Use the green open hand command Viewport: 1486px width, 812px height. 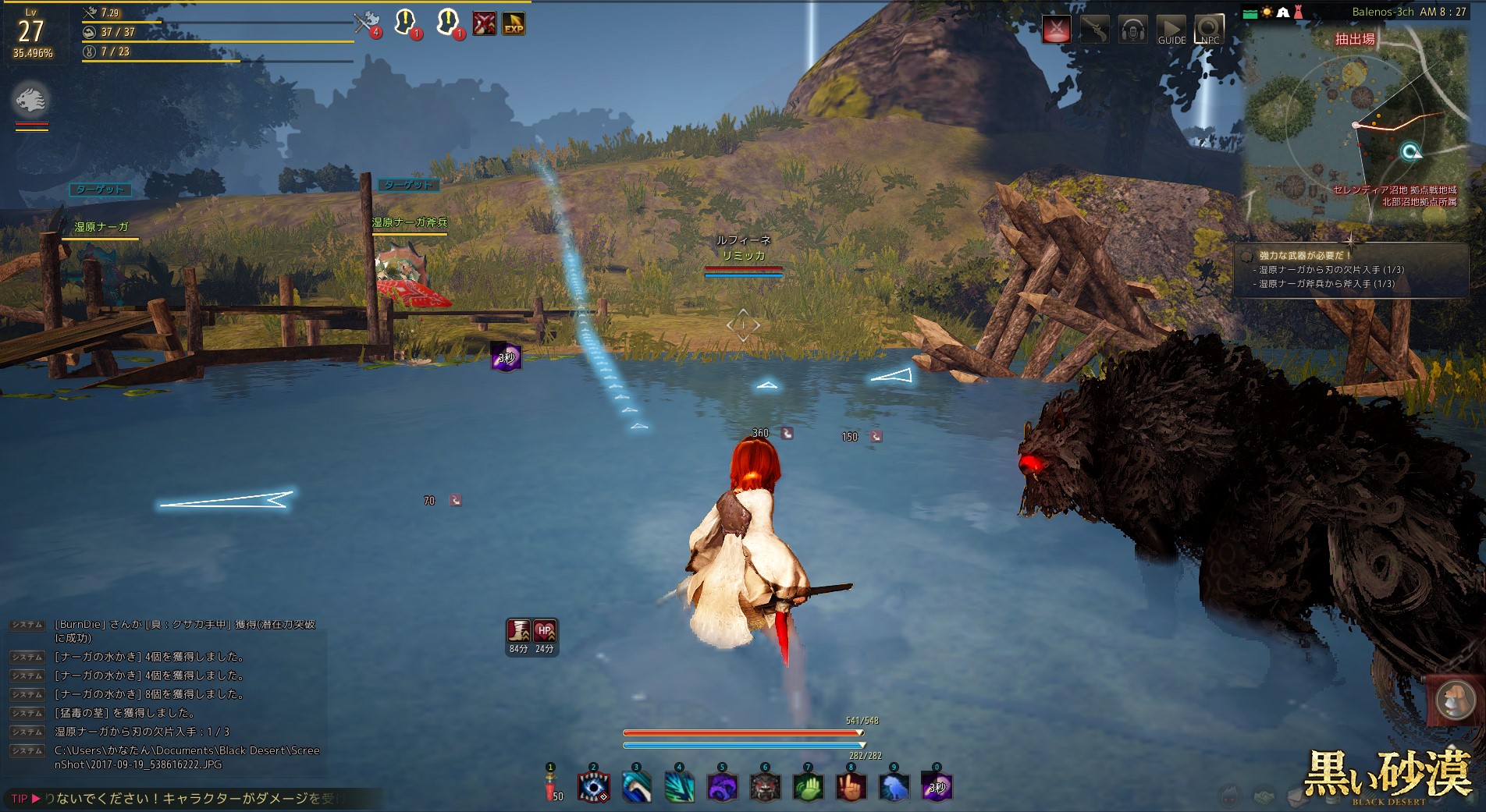pyautogui.click(x=808, y=787)
